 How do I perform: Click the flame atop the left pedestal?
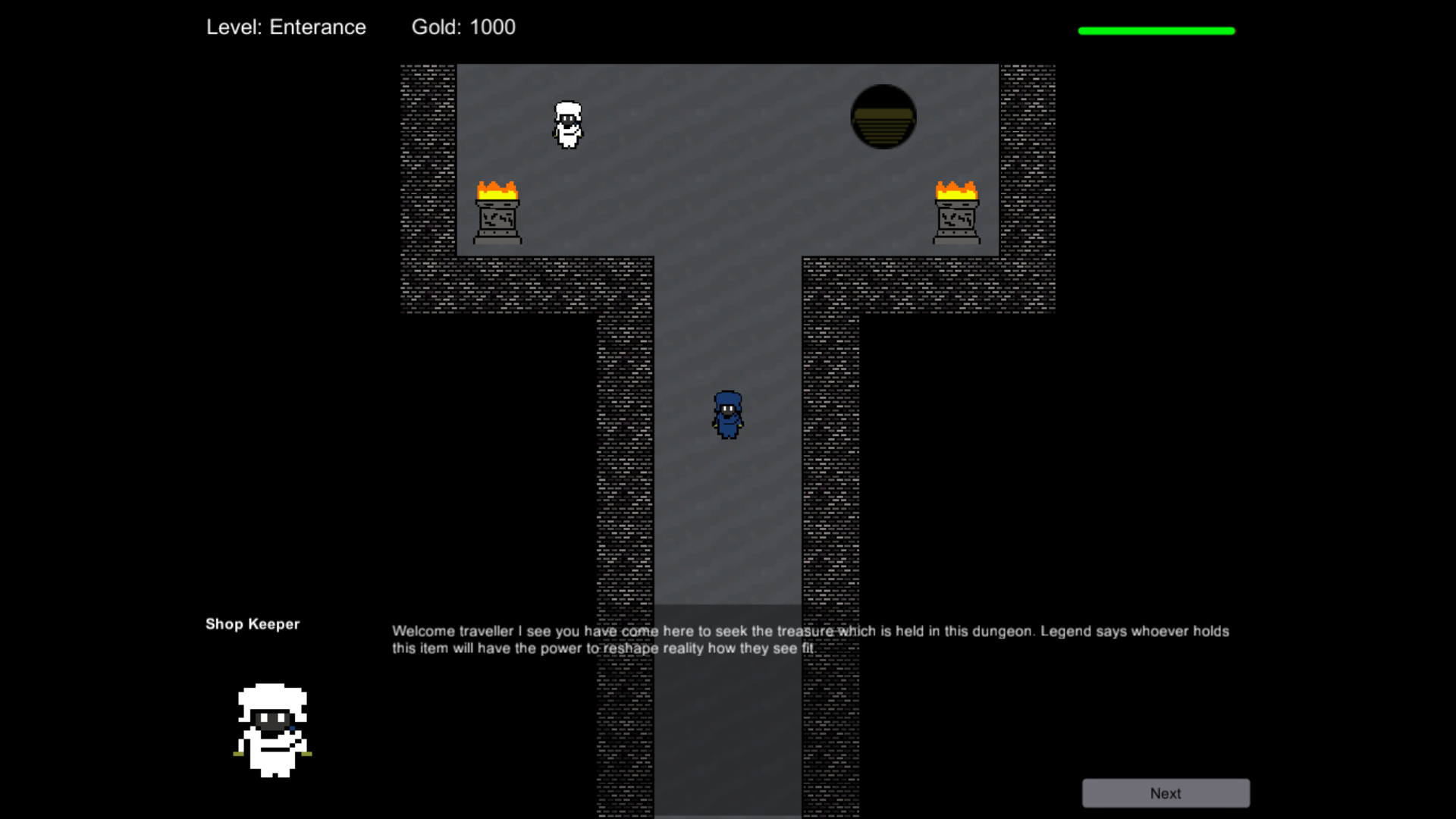pos(497,188)
